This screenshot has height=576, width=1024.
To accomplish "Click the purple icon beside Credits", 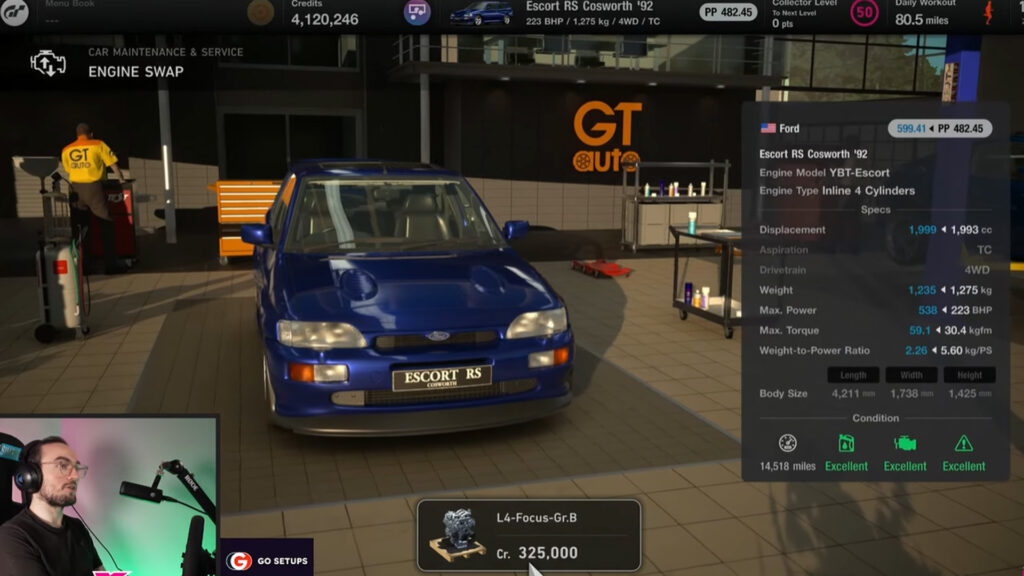I will [417, 13].
